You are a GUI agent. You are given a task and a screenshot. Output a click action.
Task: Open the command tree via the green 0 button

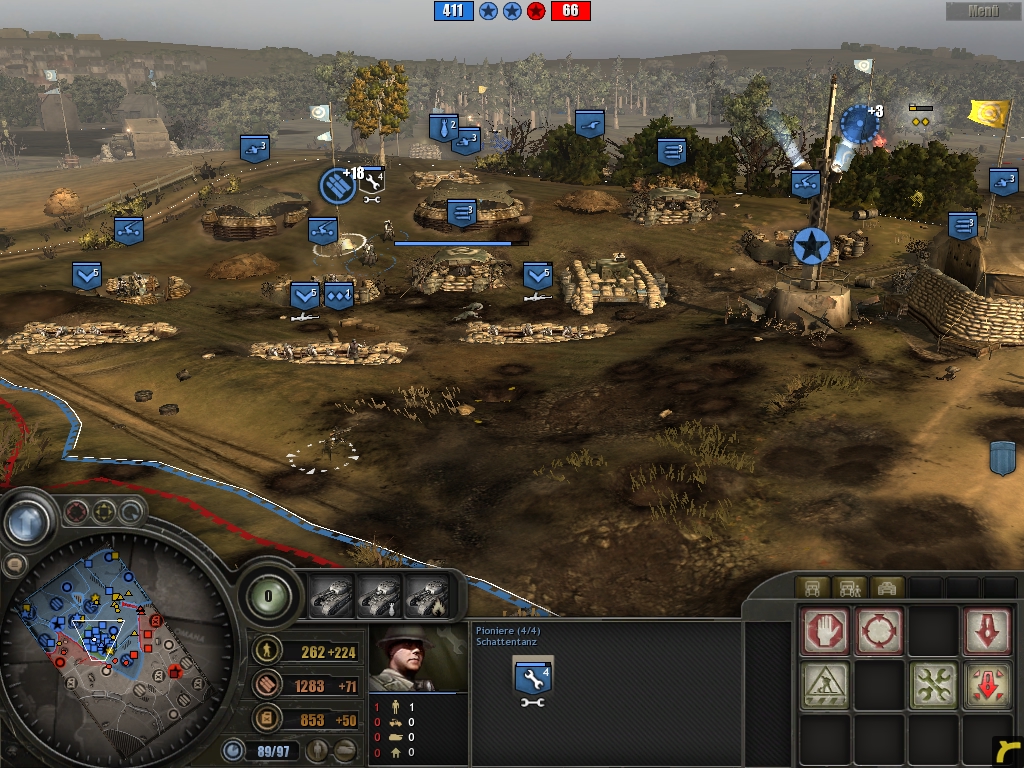267,595
